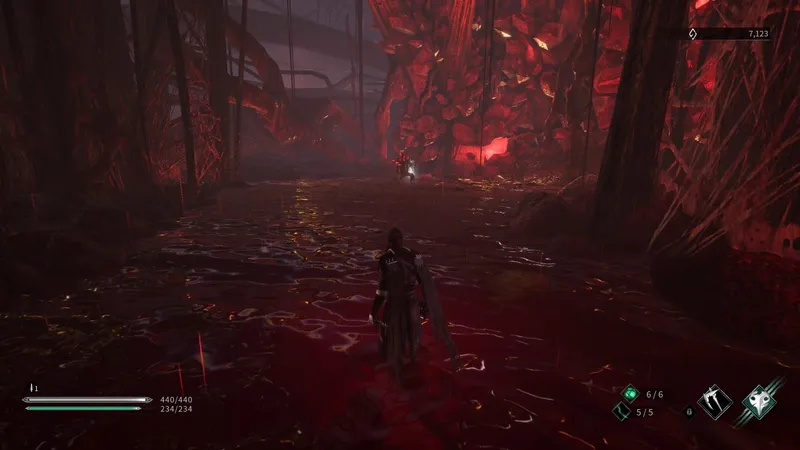Click the small dagger icon above health

(31, 386)
